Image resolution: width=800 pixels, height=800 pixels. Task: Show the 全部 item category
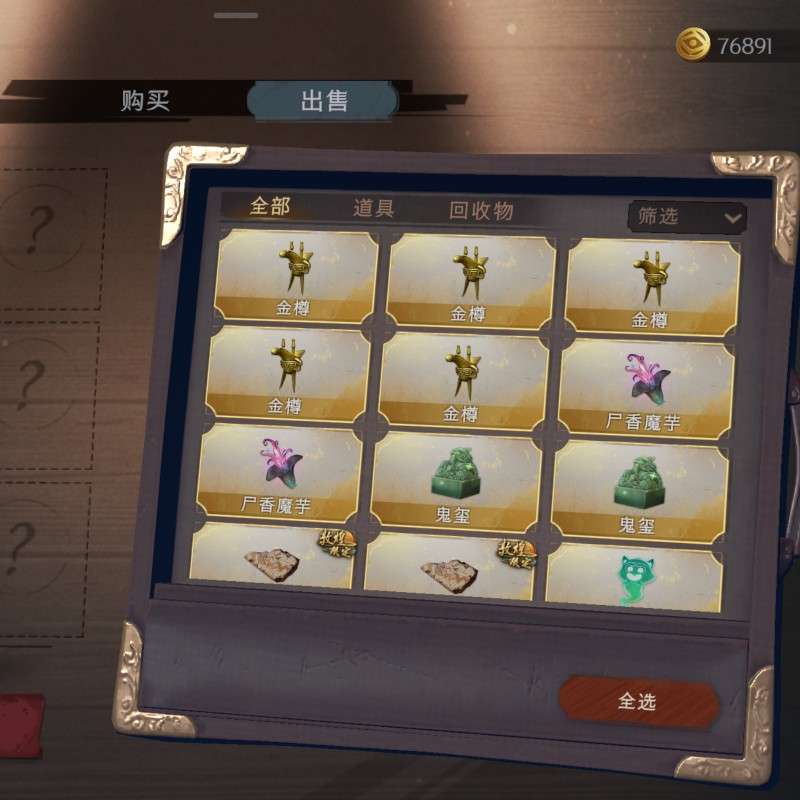tap(270, 207)
